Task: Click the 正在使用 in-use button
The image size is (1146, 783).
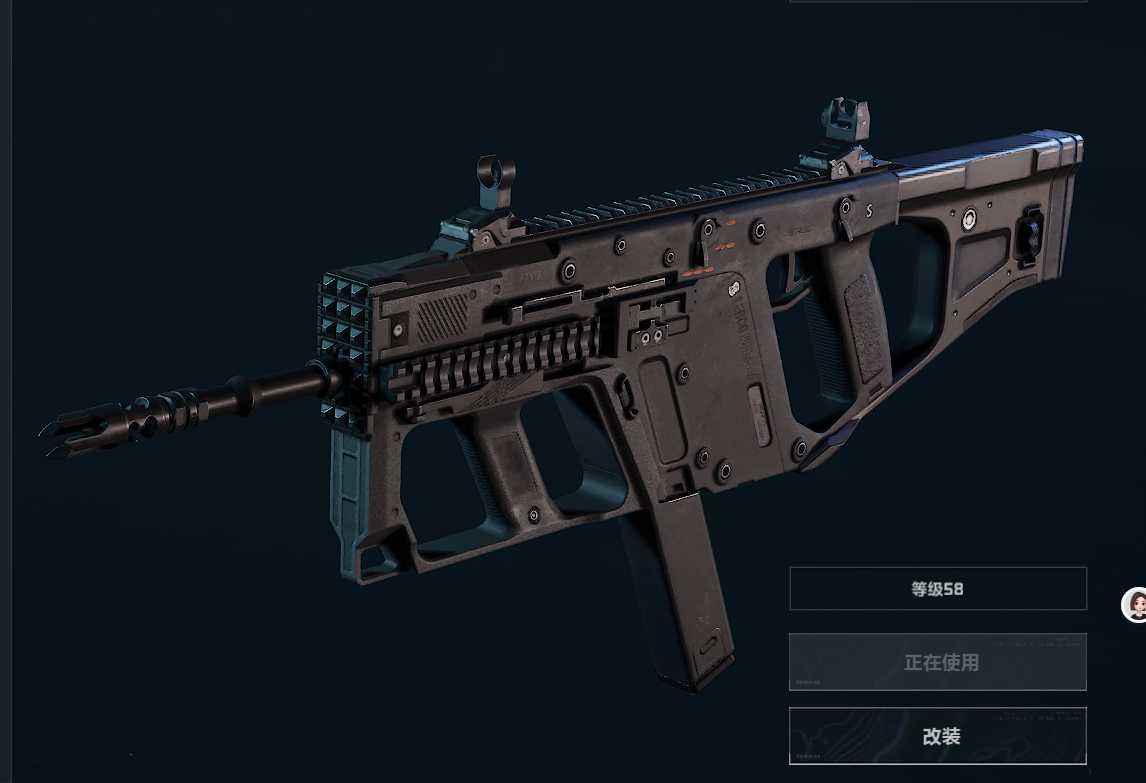Action: (x=937, y=662)
